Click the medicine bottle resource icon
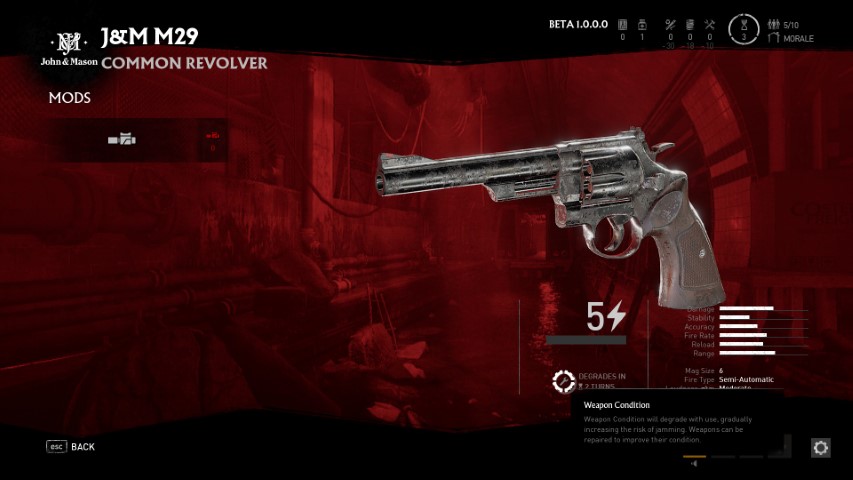Screen dimensions: 853x480 643,25
